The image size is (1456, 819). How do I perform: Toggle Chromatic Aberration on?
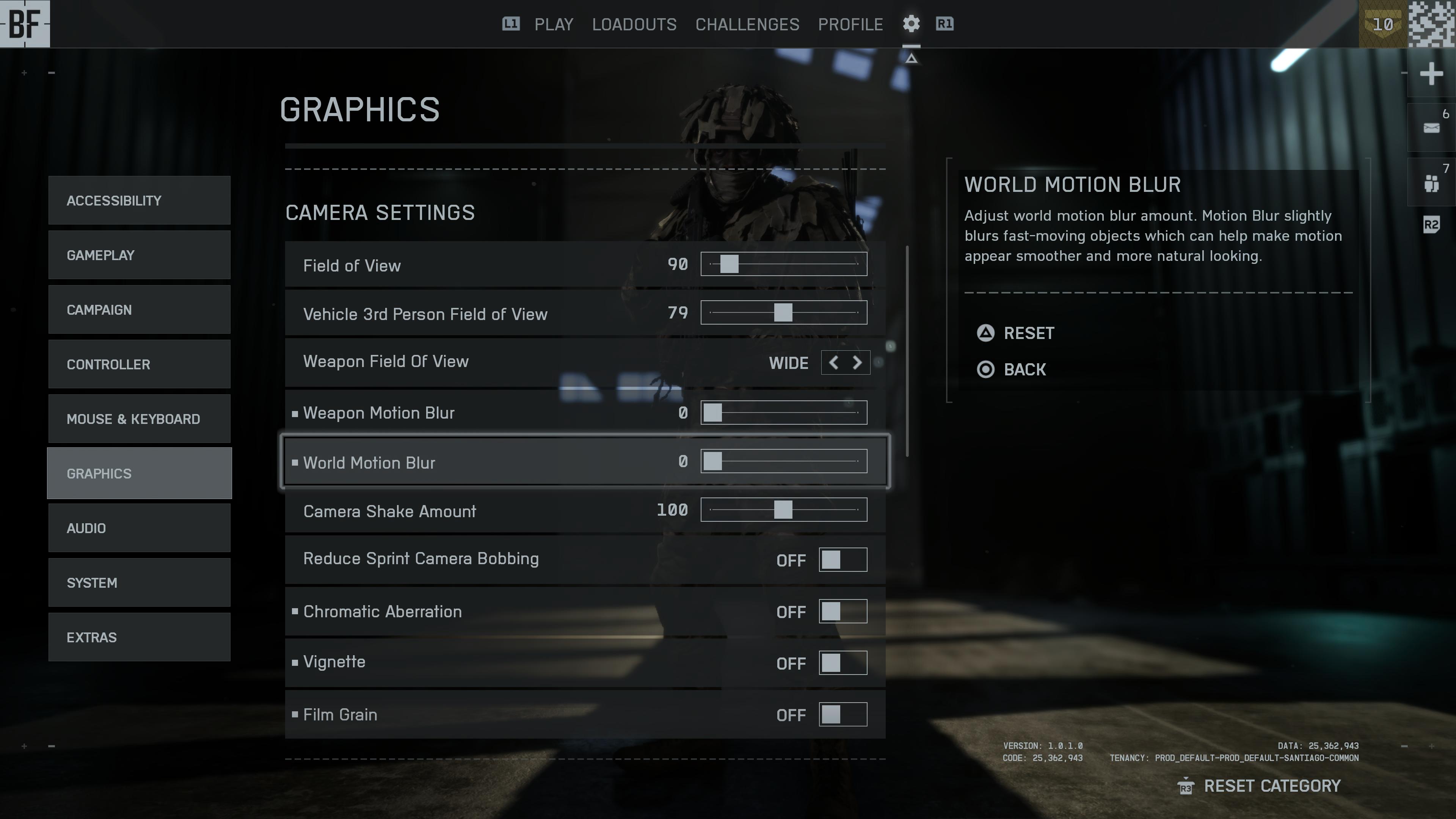pos(842,612)
